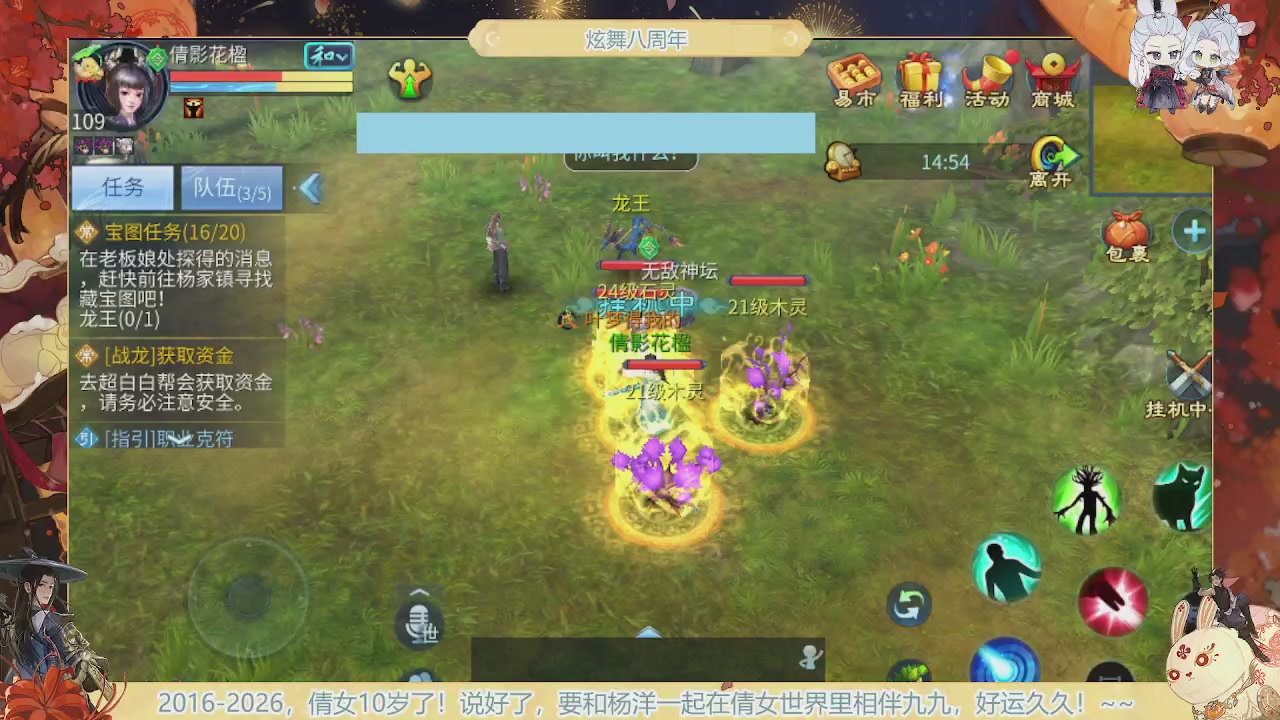Cast the green tree-spirit summon skill

[x=1088, y=500]
